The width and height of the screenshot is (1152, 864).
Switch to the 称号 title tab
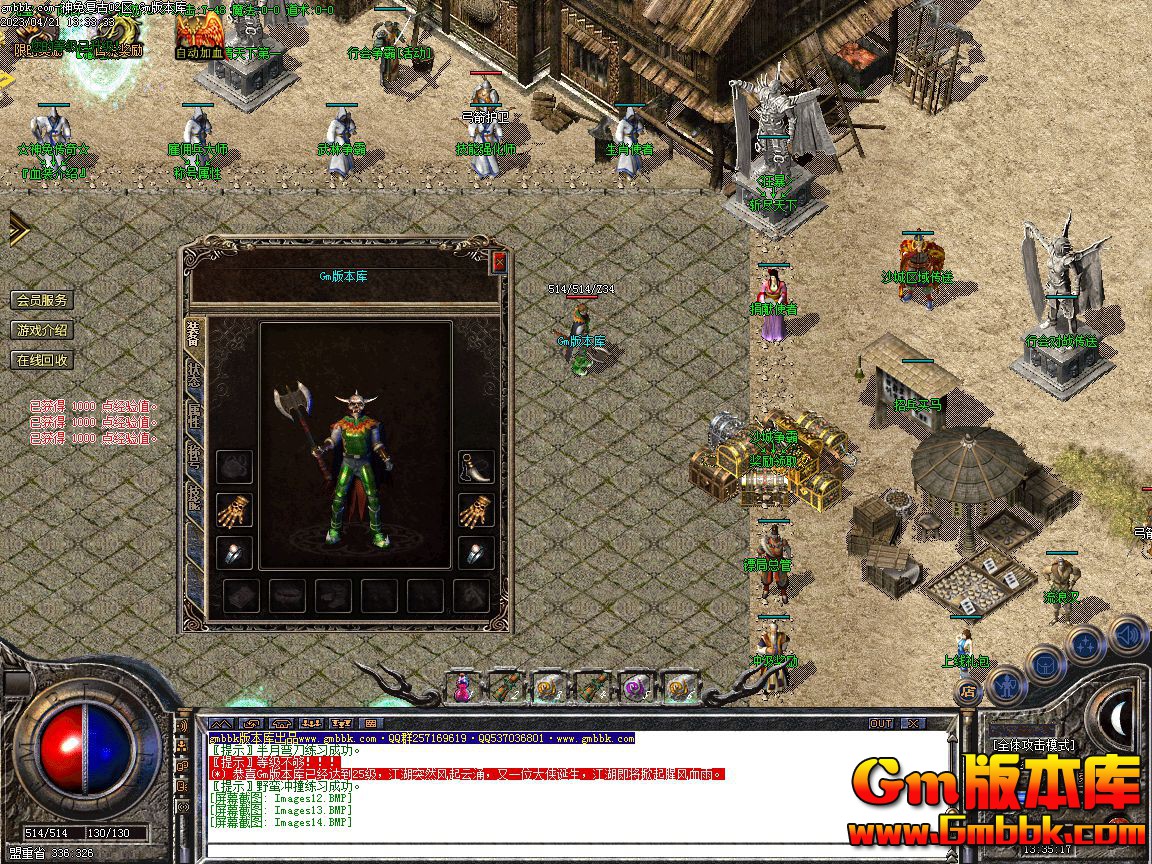(x=193, y=457)
